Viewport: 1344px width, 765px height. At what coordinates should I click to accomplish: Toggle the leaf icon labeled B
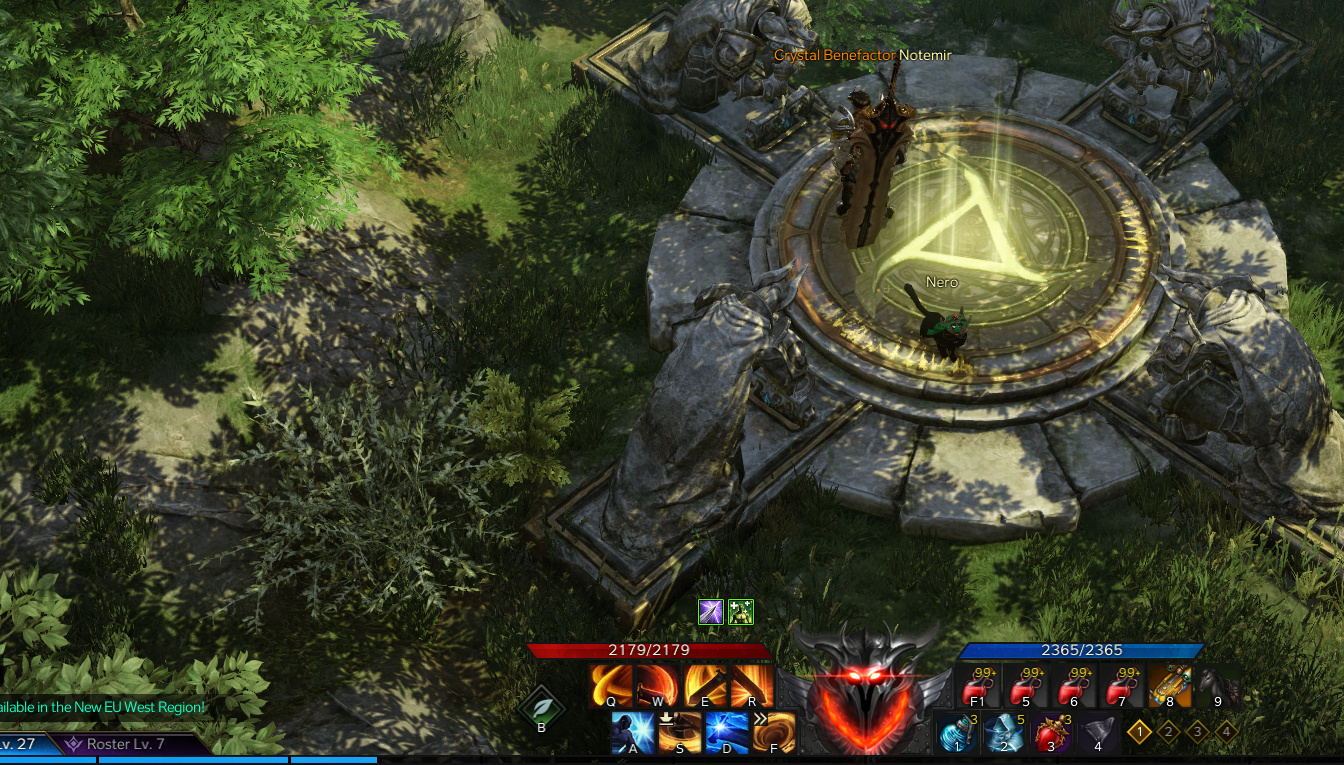click(x=541, y=707)
